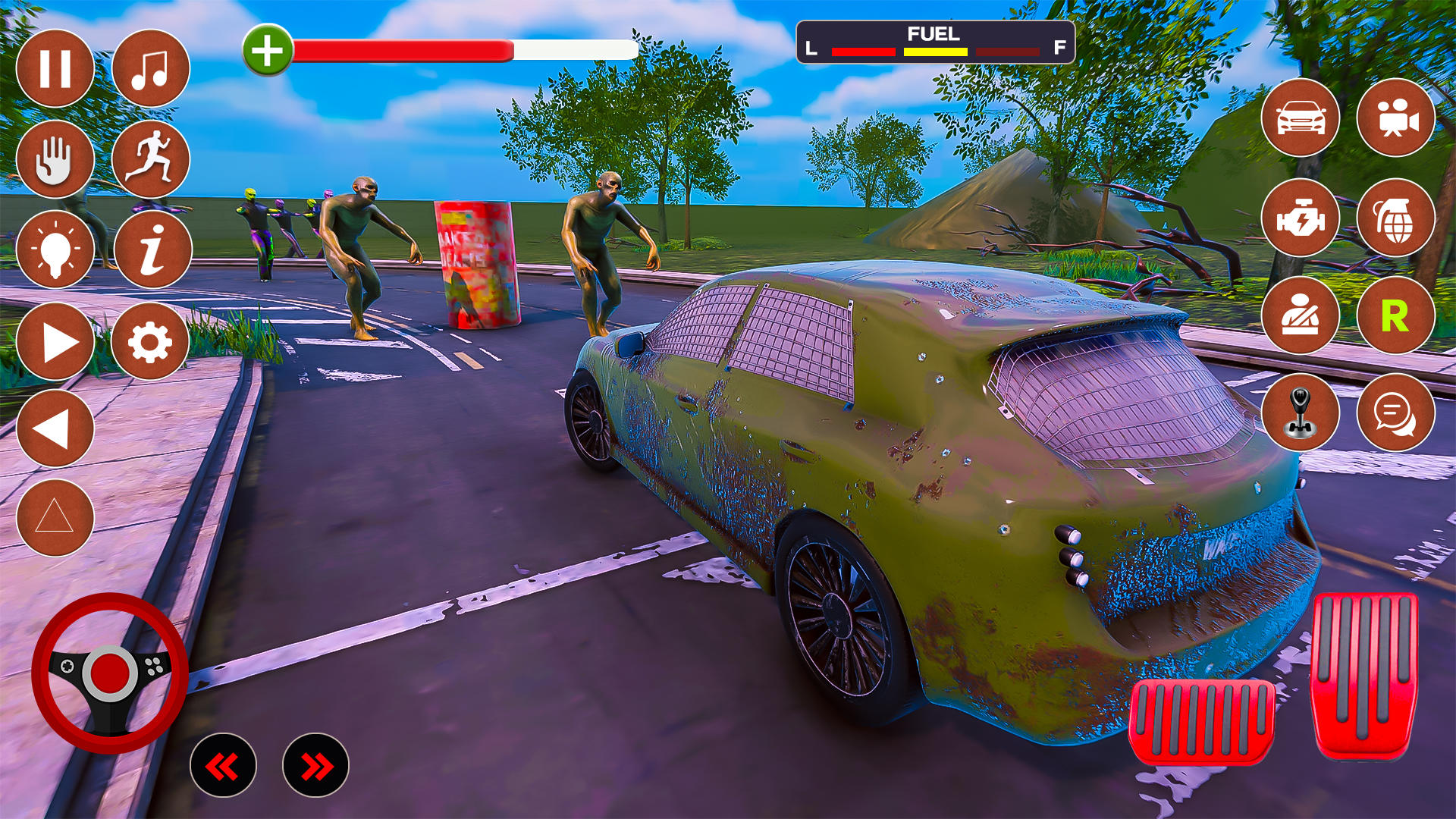Click the red double left chevron button
Image resolution: width=1456 pixels, height=819 pixels.
[x=223, y=766]
